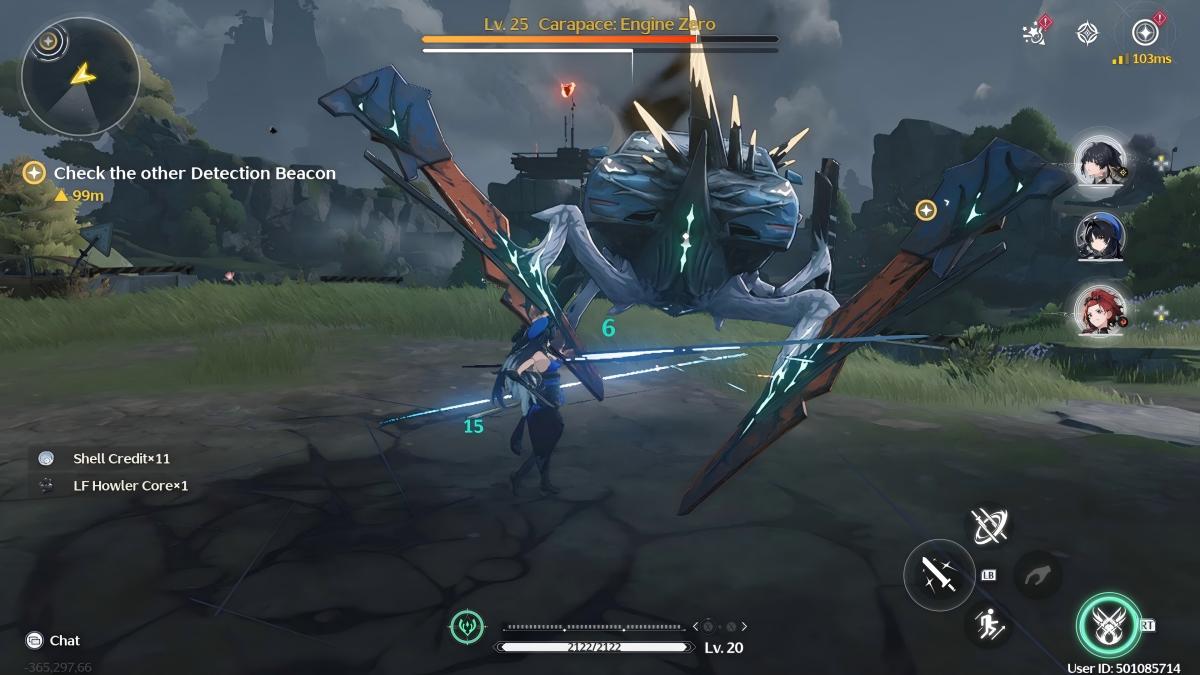Trigger the glowing green resonance liberation
This screenshot has width=1200, height=675.
point(1108,626)
